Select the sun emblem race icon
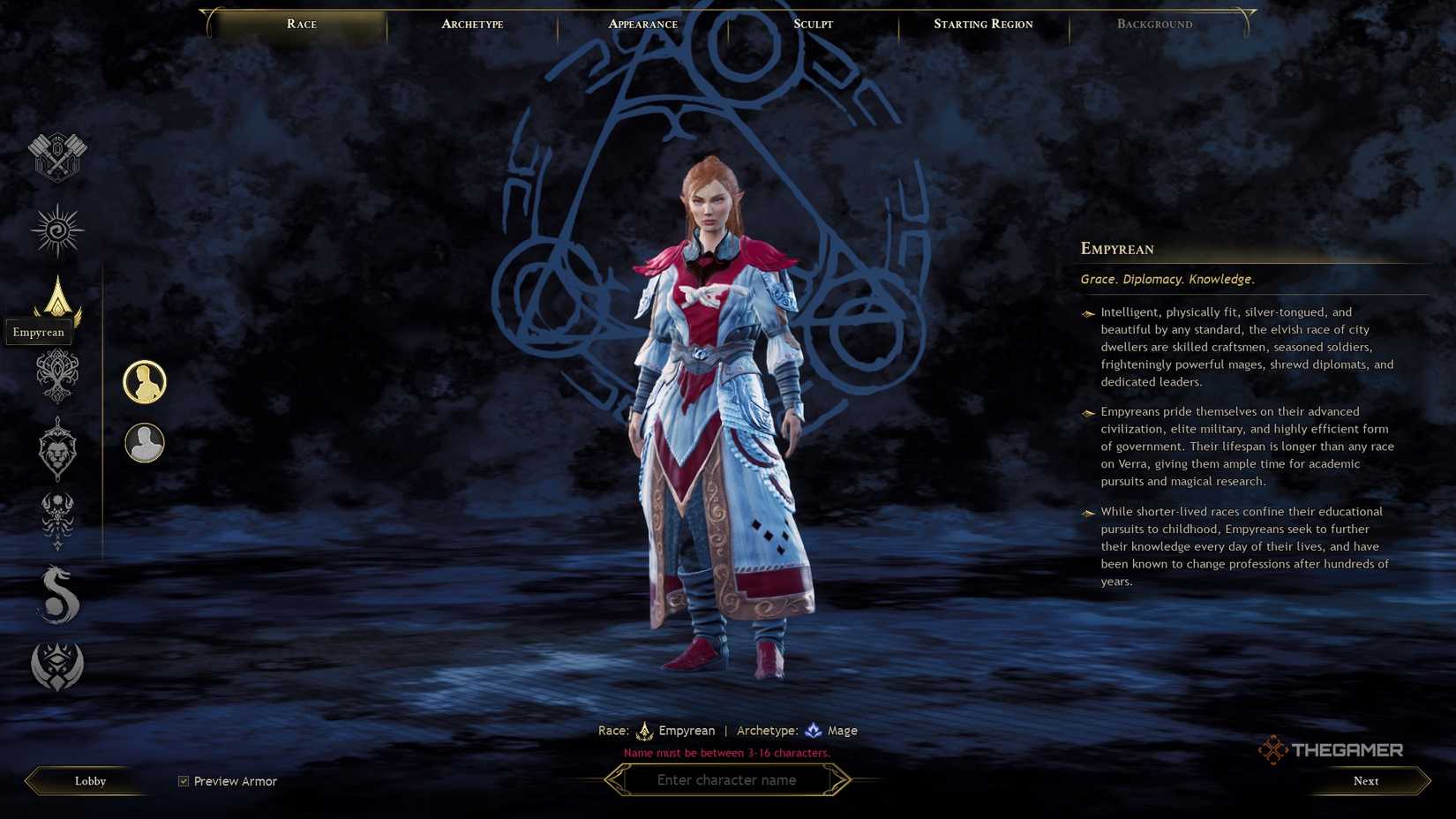Image resolution: width=1456 pixels, height=819 pixels. coord(56,229)
